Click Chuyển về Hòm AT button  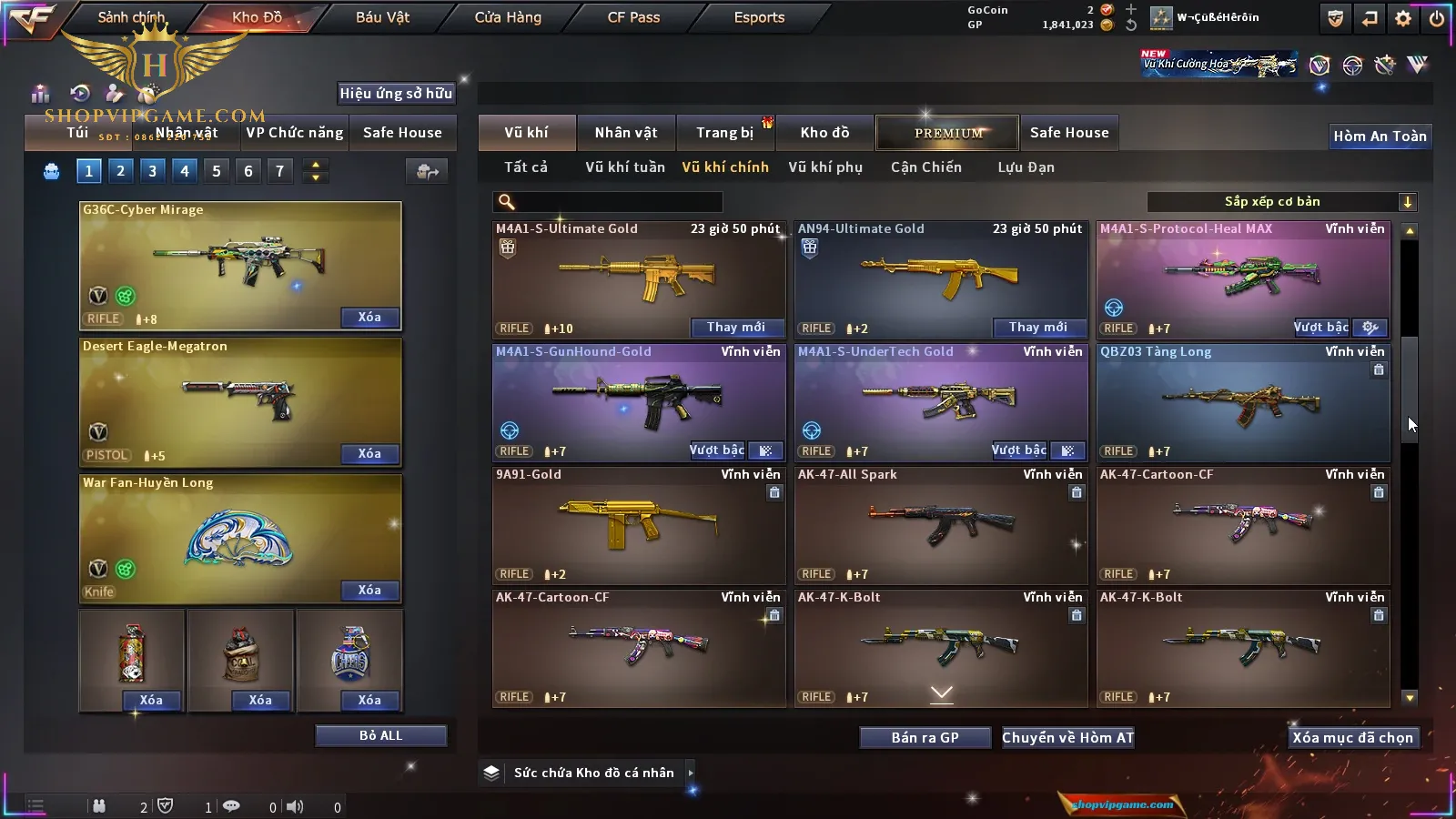pyautogui.click(x=1068, y=738)
